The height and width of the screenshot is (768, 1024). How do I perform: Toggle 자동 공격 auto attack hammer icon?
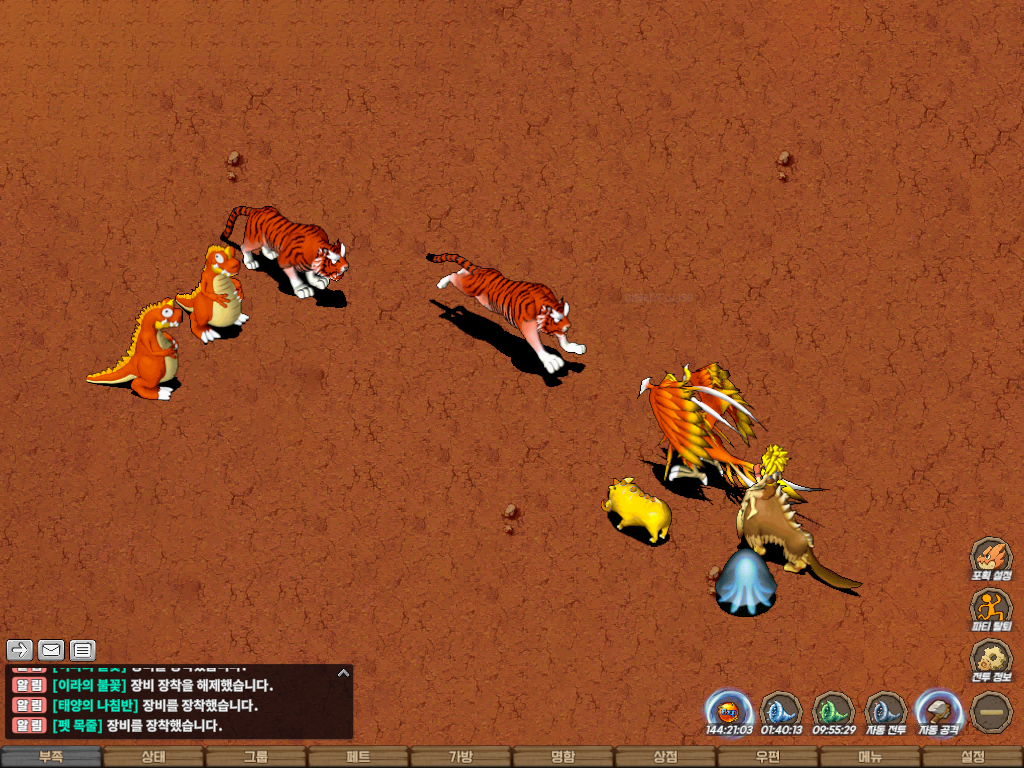click(938, 711)
